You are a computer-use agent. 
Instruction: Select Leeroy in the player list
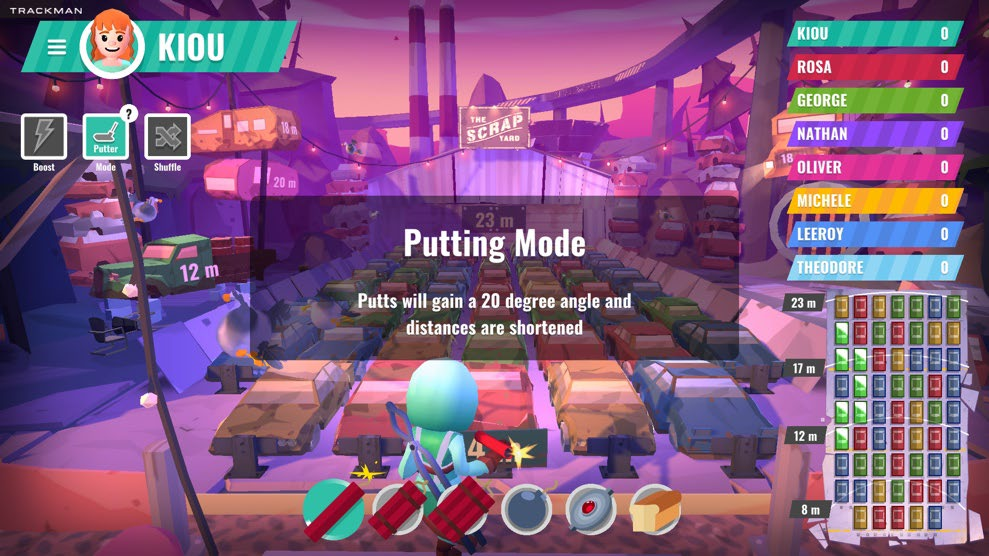point(874,234)
